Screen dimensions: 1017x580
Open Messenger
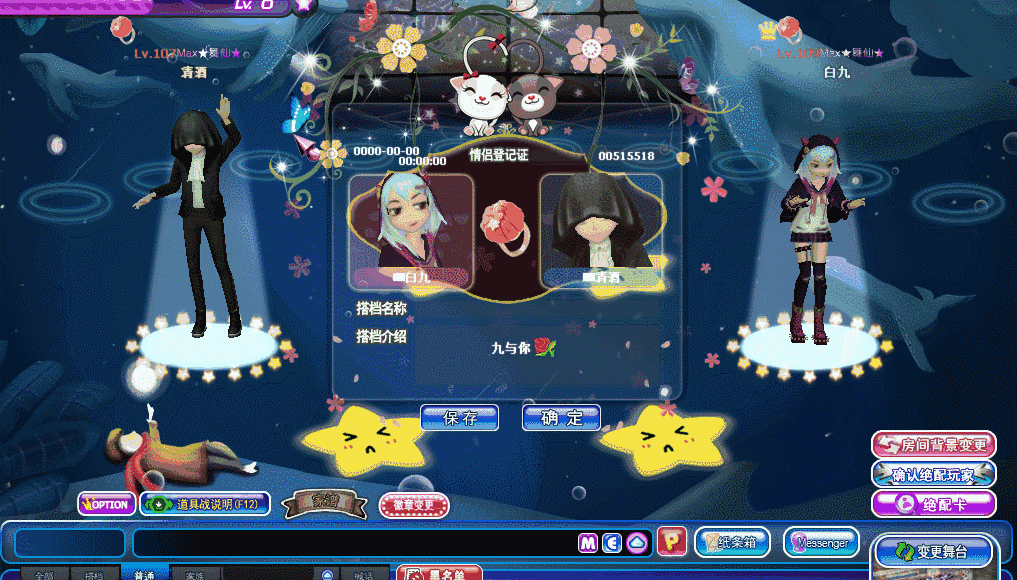pos(821,543)
